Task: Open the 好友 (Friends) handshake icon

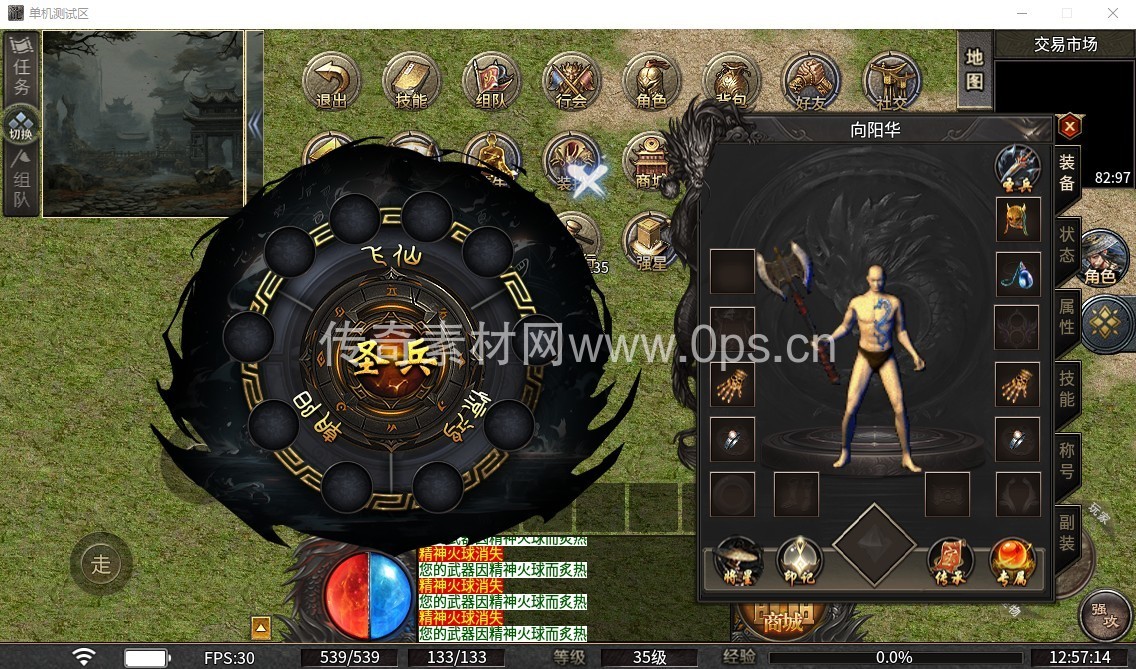Action: [811, 79]
